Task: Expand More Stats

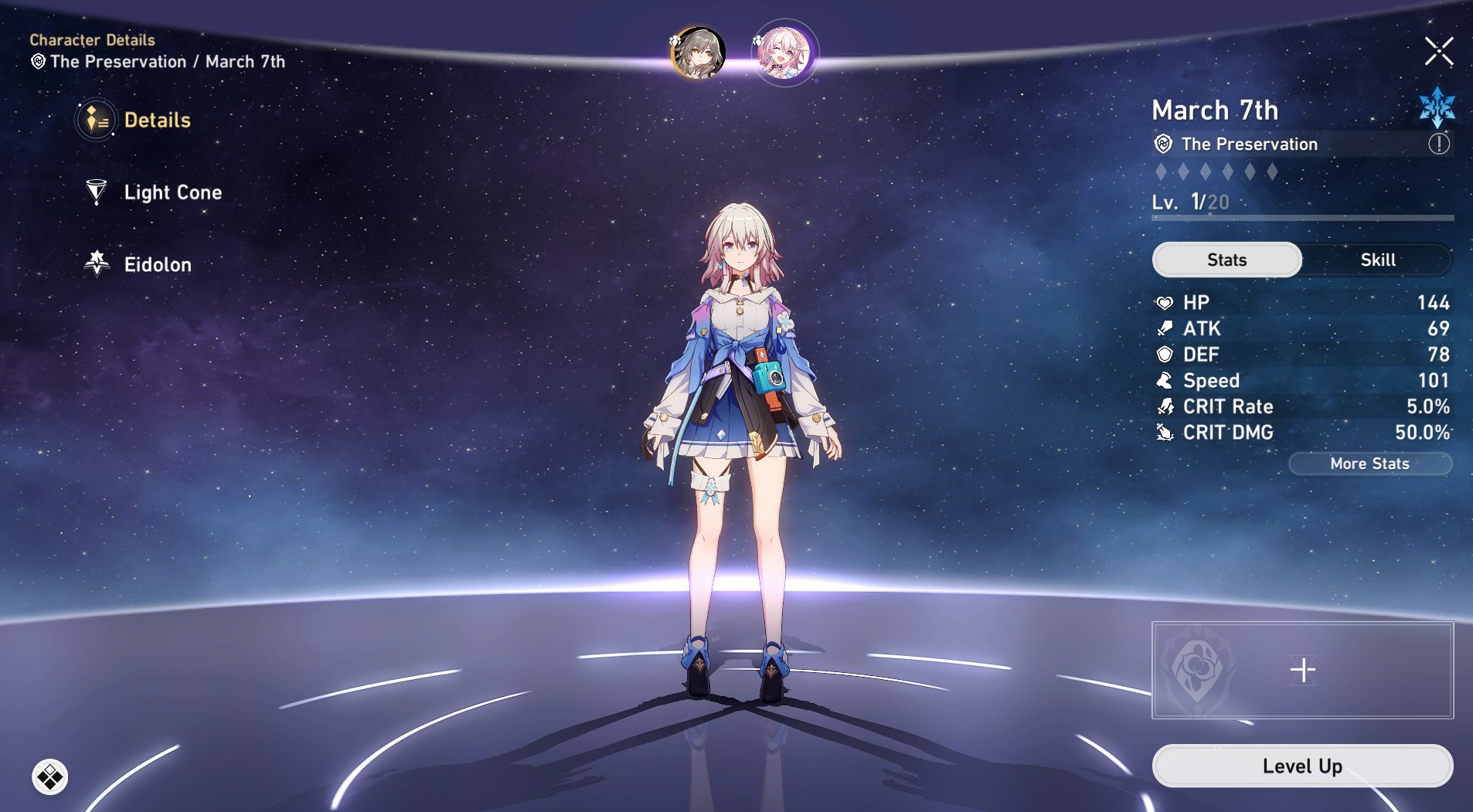Action: 1370,464
